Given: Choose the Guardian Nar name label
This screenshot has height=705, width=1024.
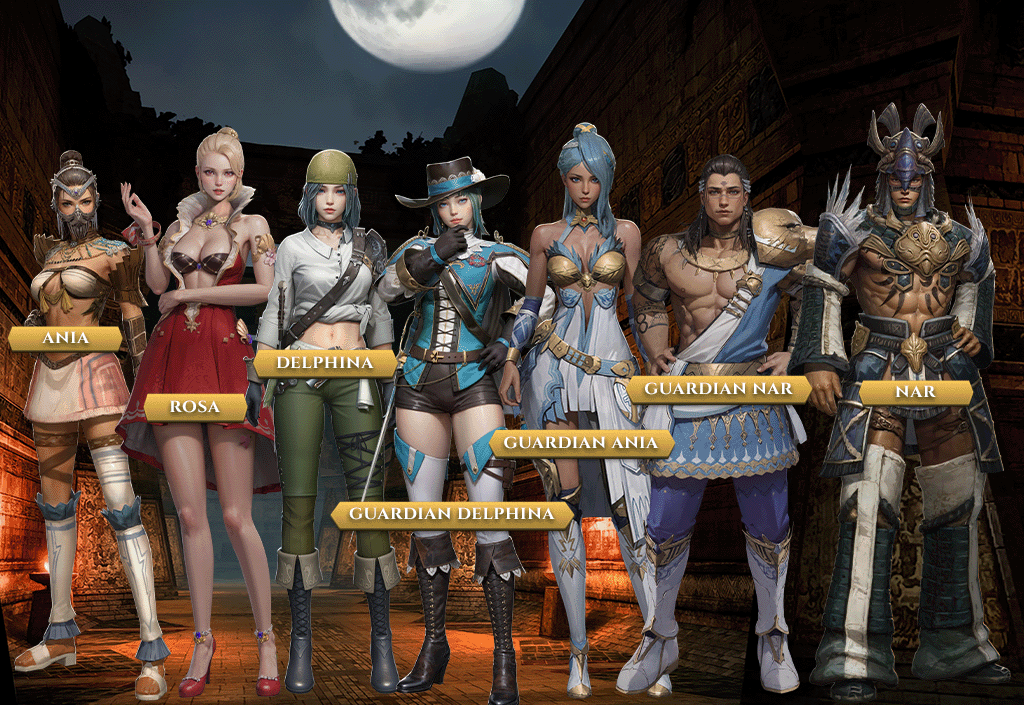Looking at the screenshot, I should coord(718,388).
